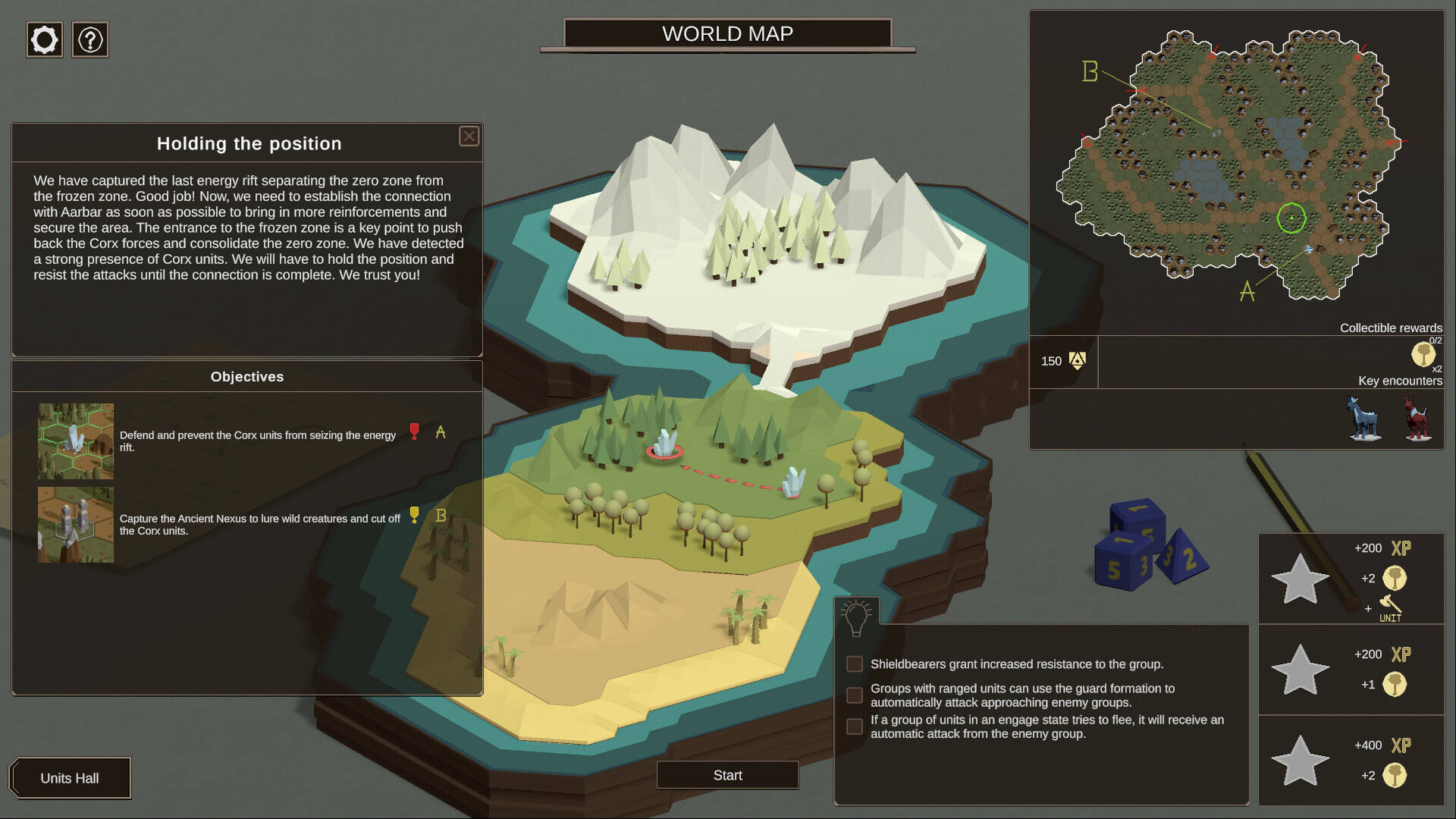Image resolution: width=1456 pixels, height=819 pixels.
Task: Tick the Shieldbearers tip checkbox
Action: 855,664
